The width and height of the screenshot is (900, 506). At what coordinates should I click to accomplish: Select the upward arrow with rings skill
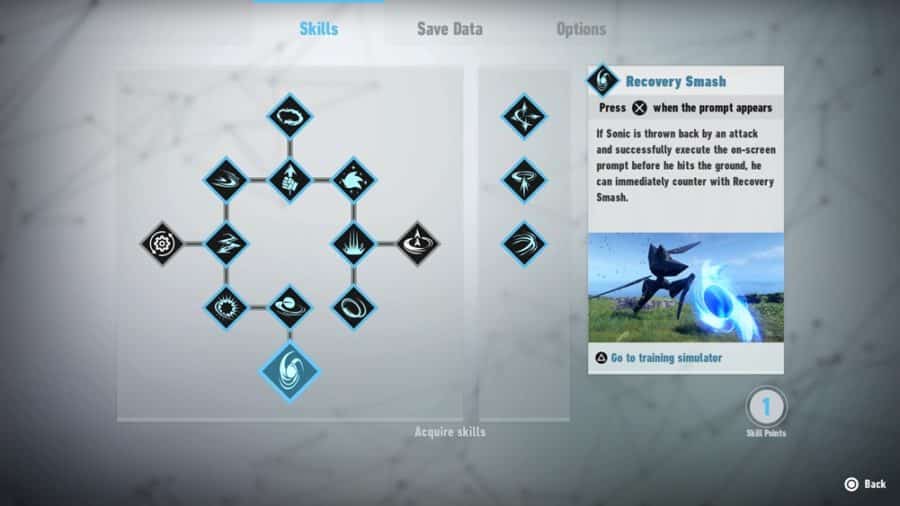pos(417,243)
